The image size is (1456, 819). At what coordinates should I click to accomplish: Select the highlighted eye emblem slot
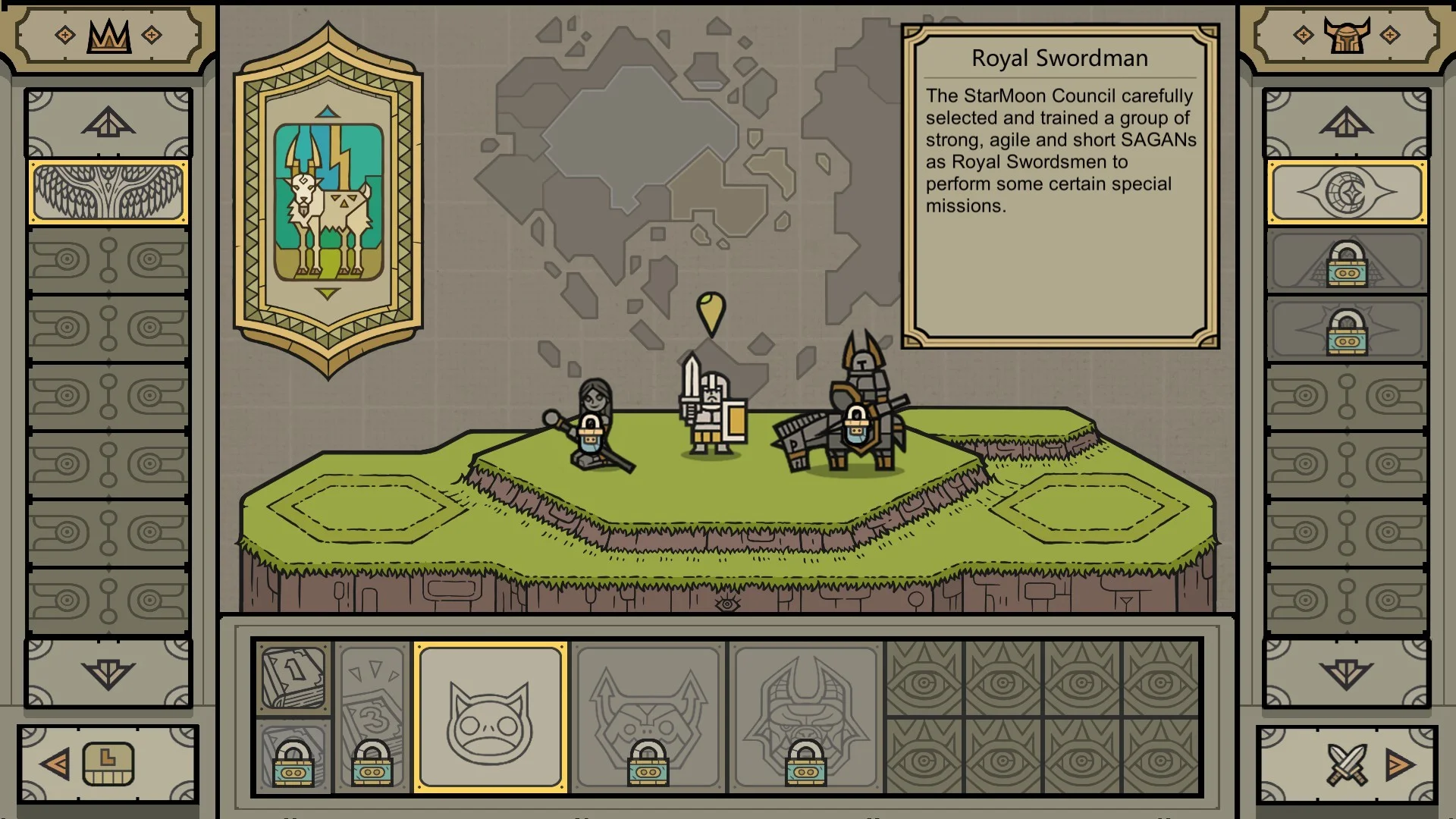coord(1347,193)
